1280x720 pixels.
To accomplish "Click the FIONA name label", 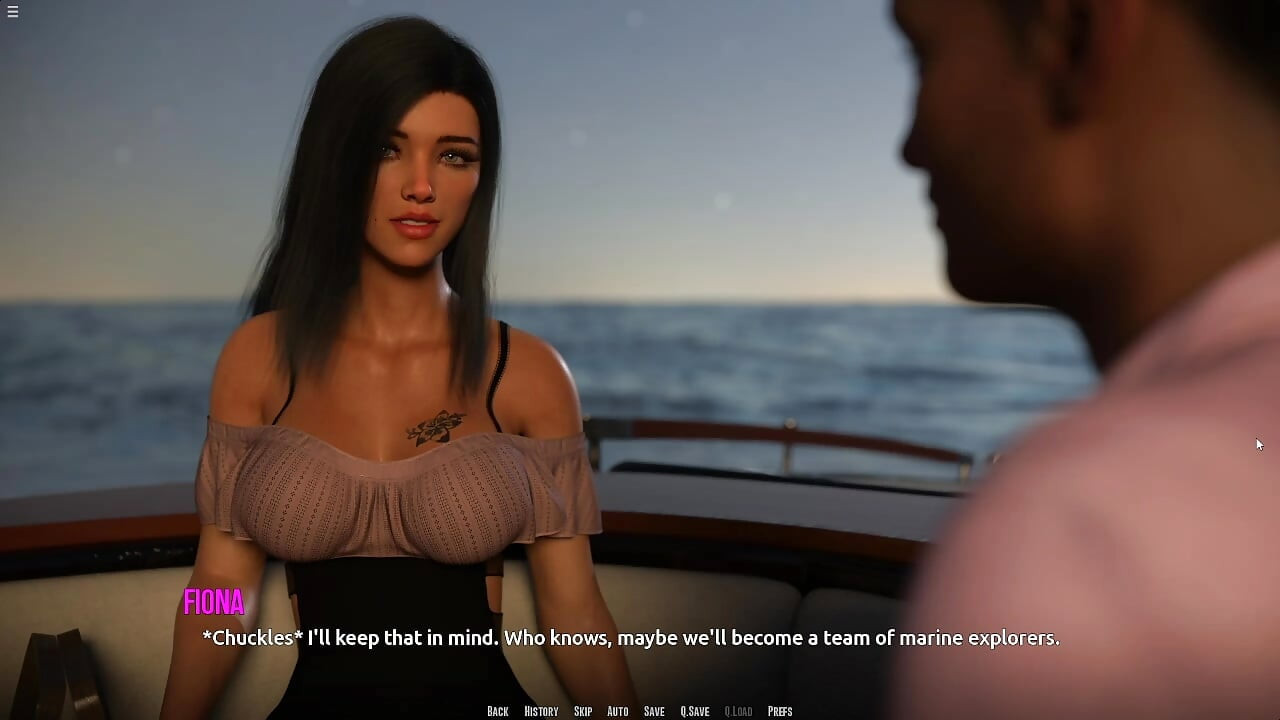I will 214,603.
